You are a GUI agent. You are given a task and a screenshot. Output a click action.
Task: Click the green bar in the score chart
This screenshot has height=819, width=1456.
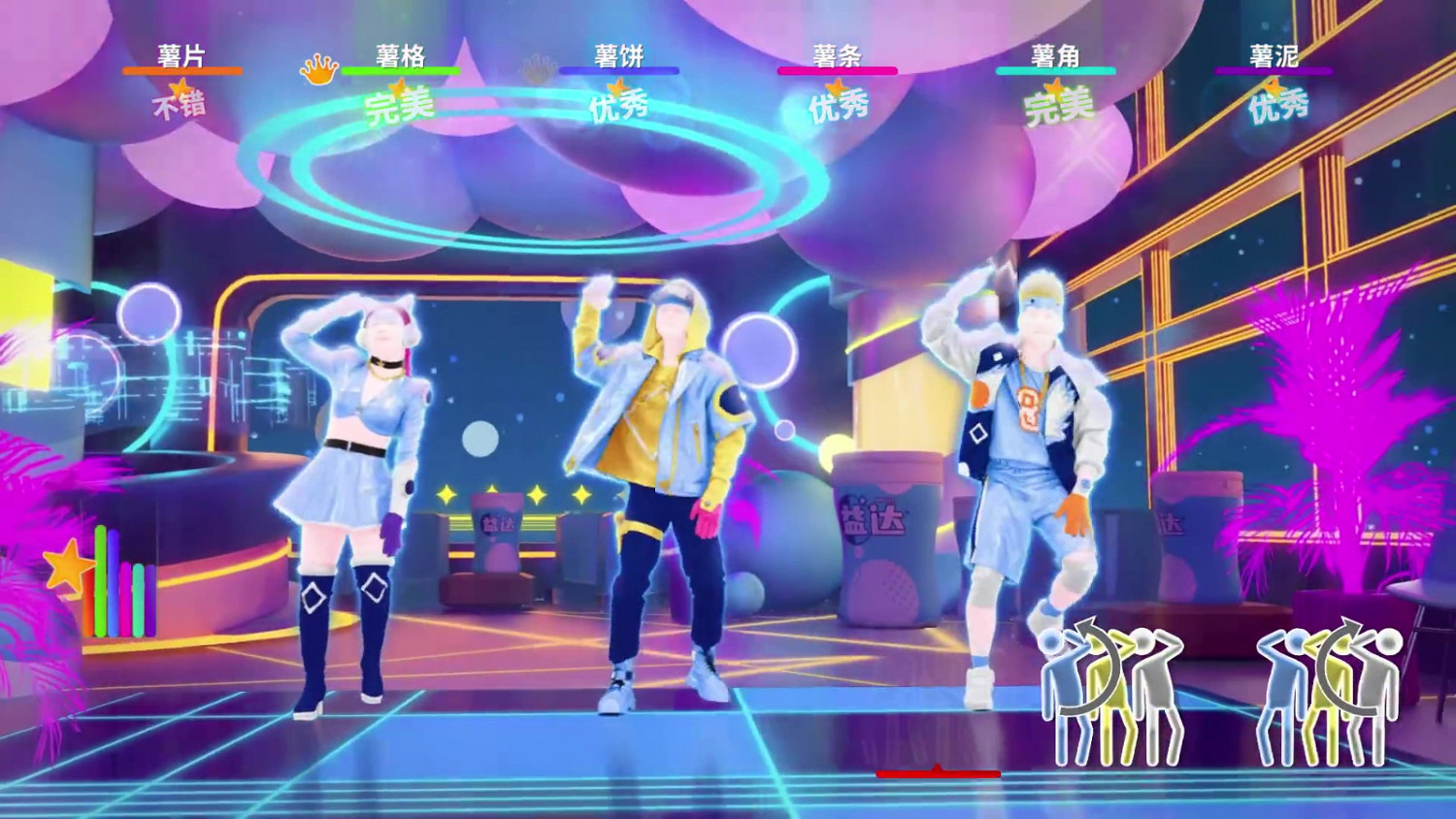(x=100, y=582)
